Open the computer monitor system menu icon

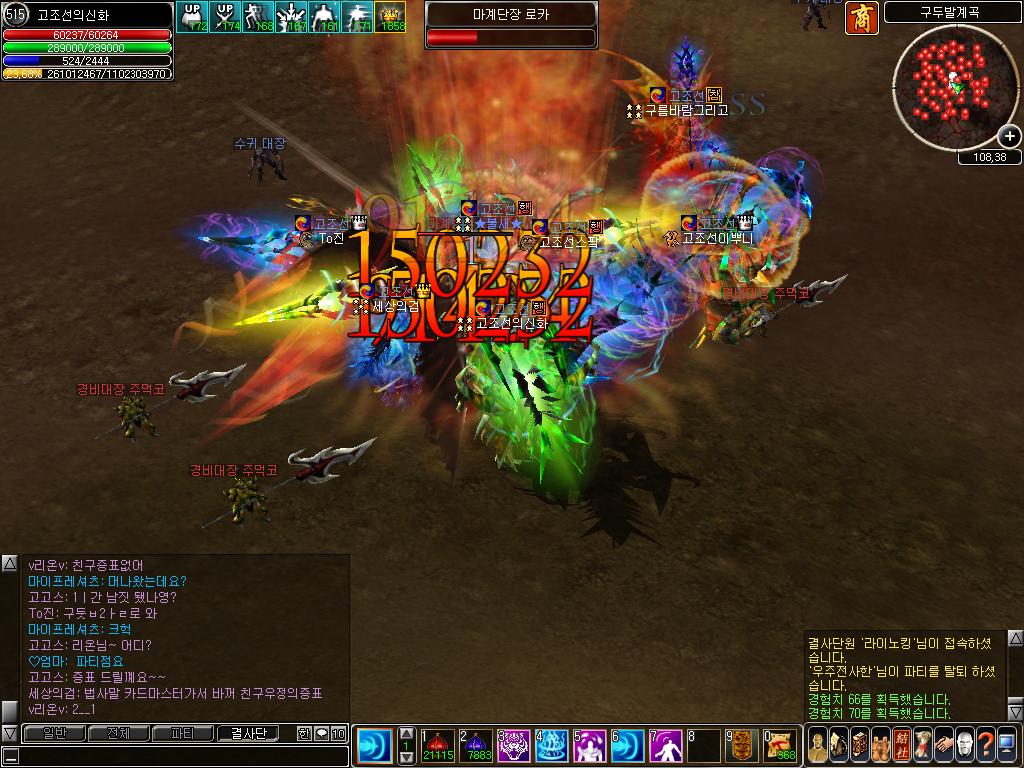pyautogui.click(x=1006, y=745)
